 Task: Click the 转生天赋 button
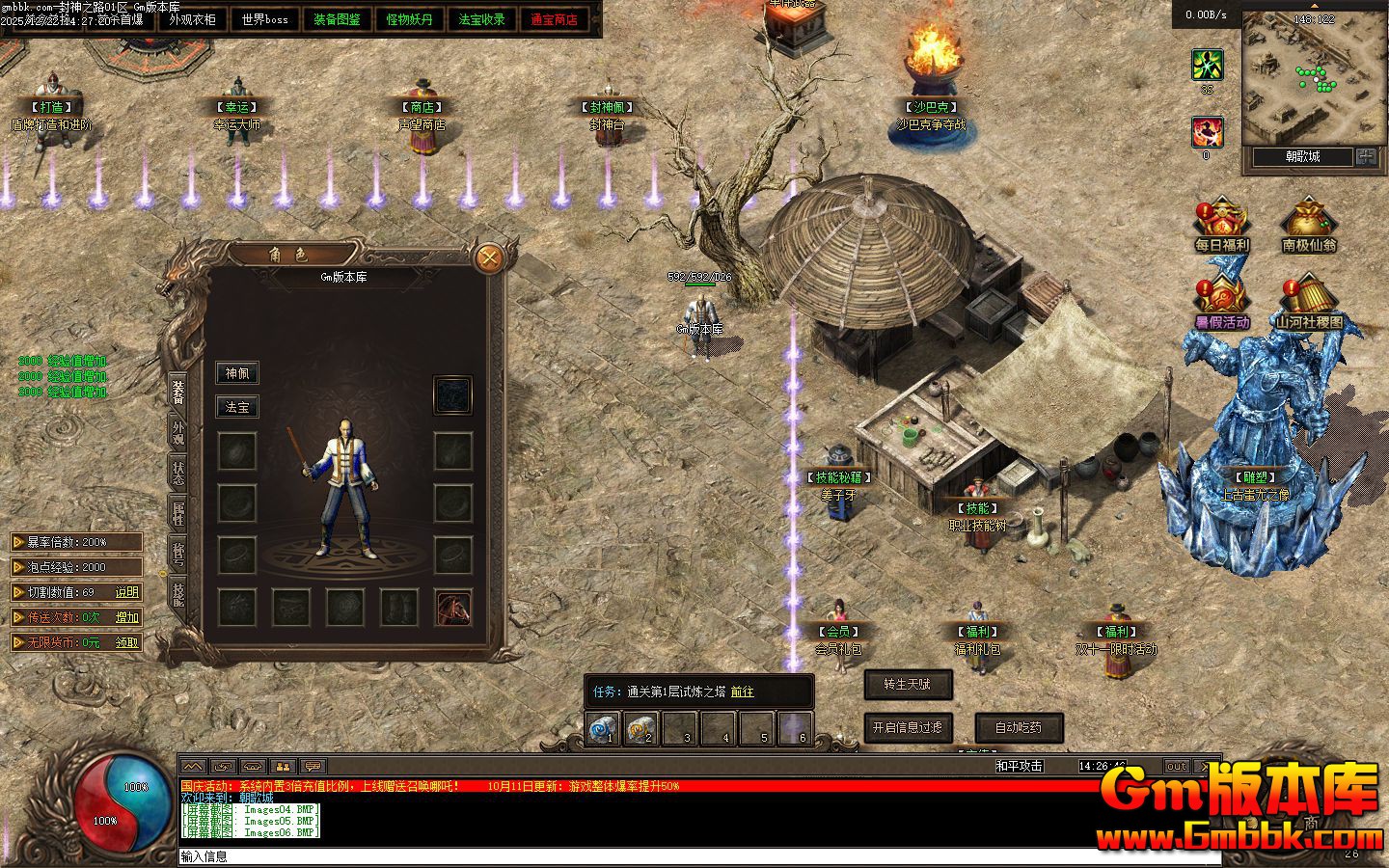coord(908,684)
